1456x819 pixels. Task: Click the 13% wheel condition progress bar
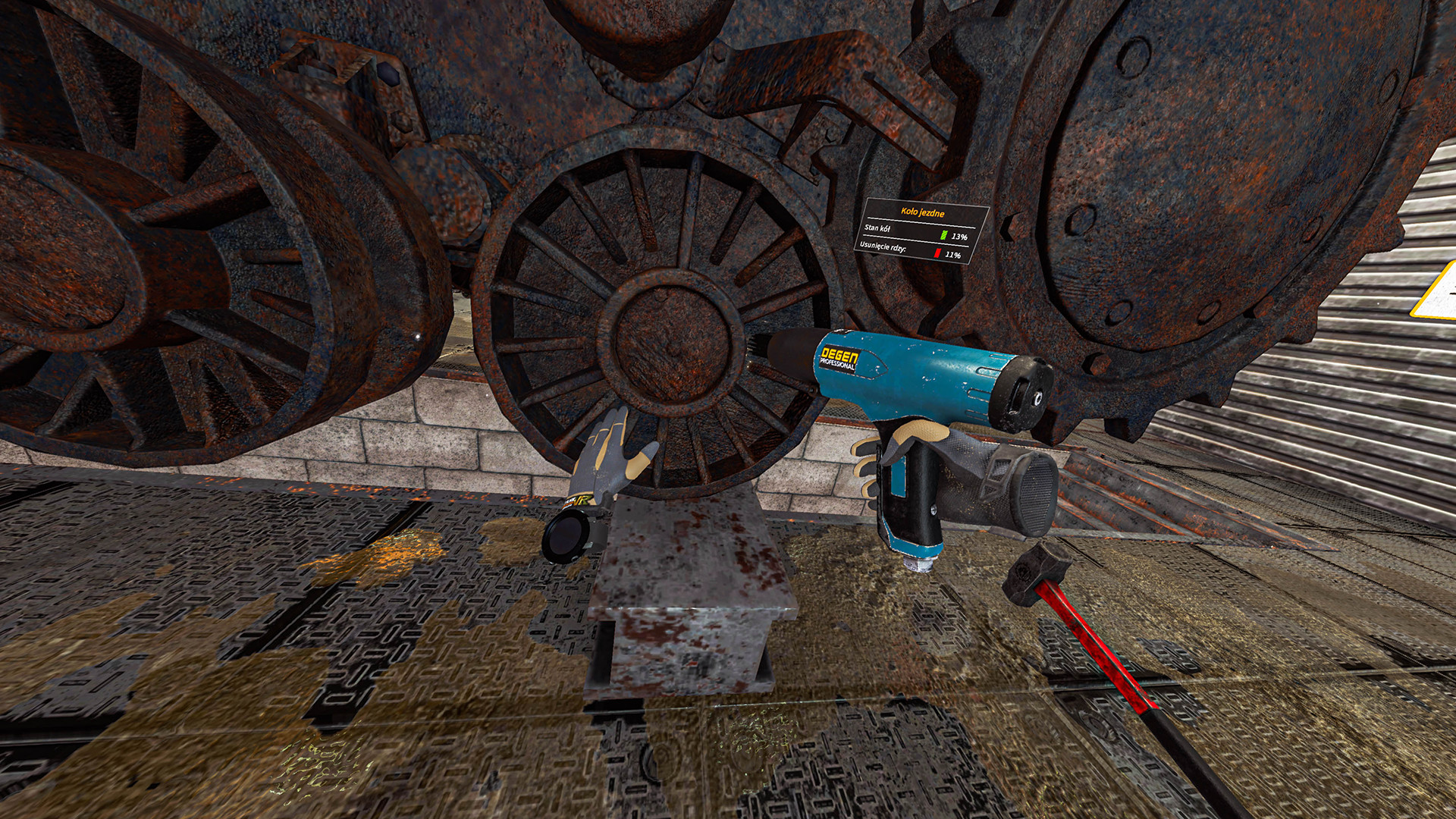[x=948, y=235]
